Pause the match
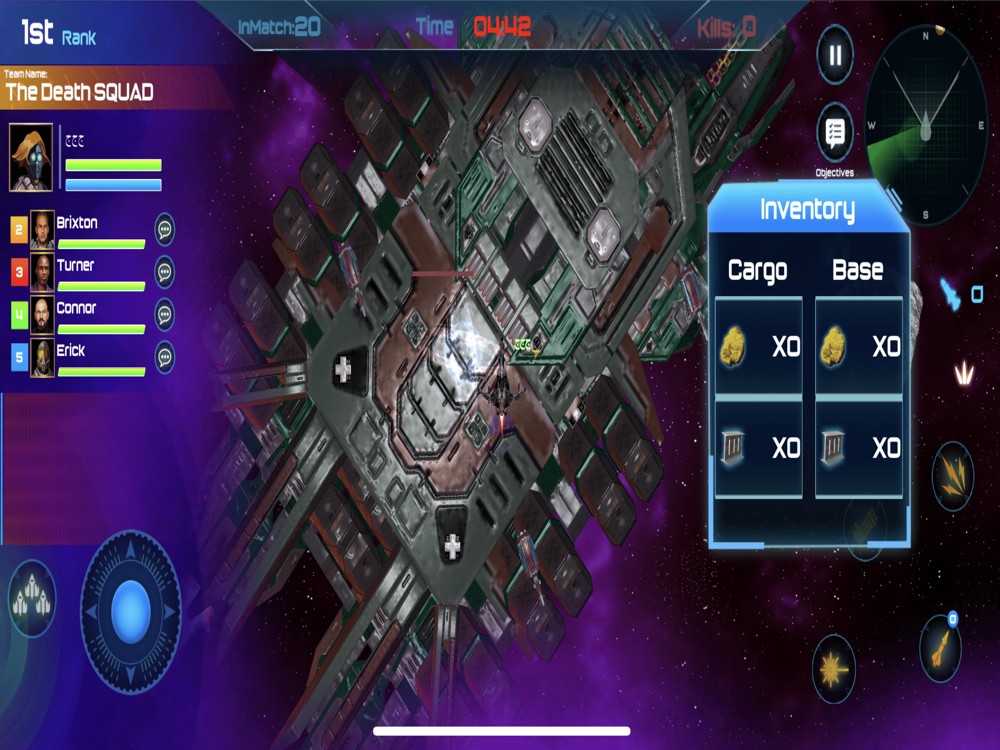 pos(835,54)
